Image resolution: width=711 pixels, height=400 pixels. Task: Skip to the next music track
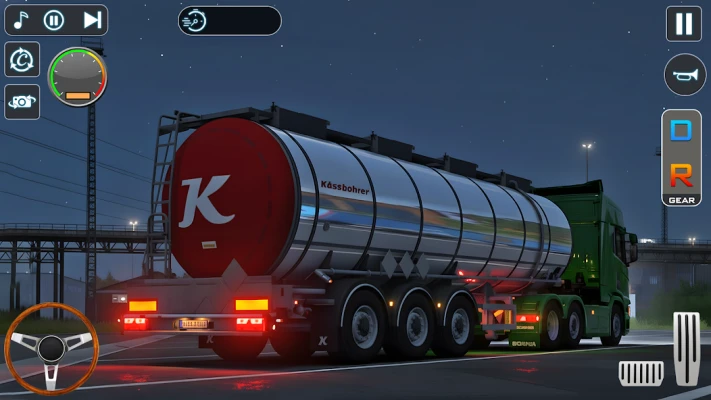92,19
